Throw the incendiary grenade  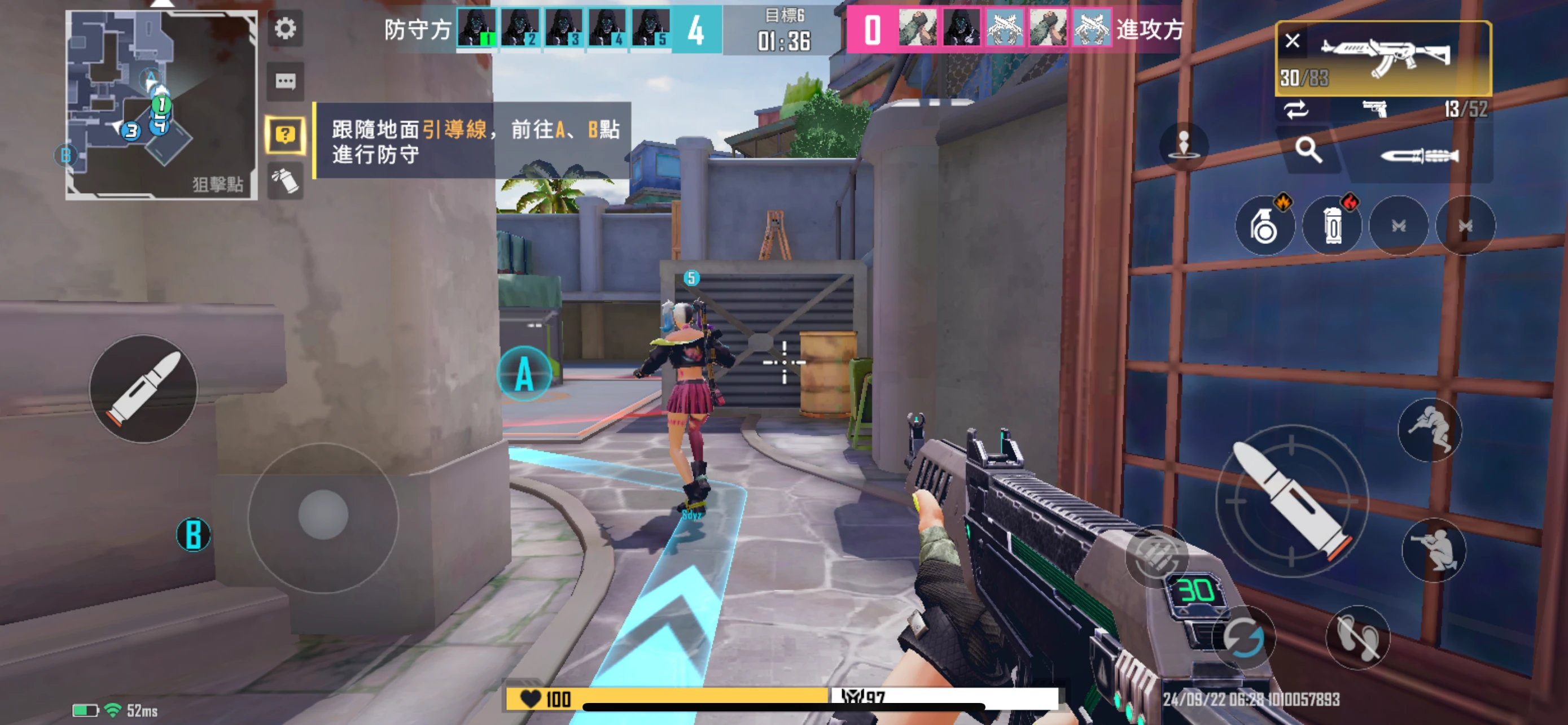(1264, 226)
